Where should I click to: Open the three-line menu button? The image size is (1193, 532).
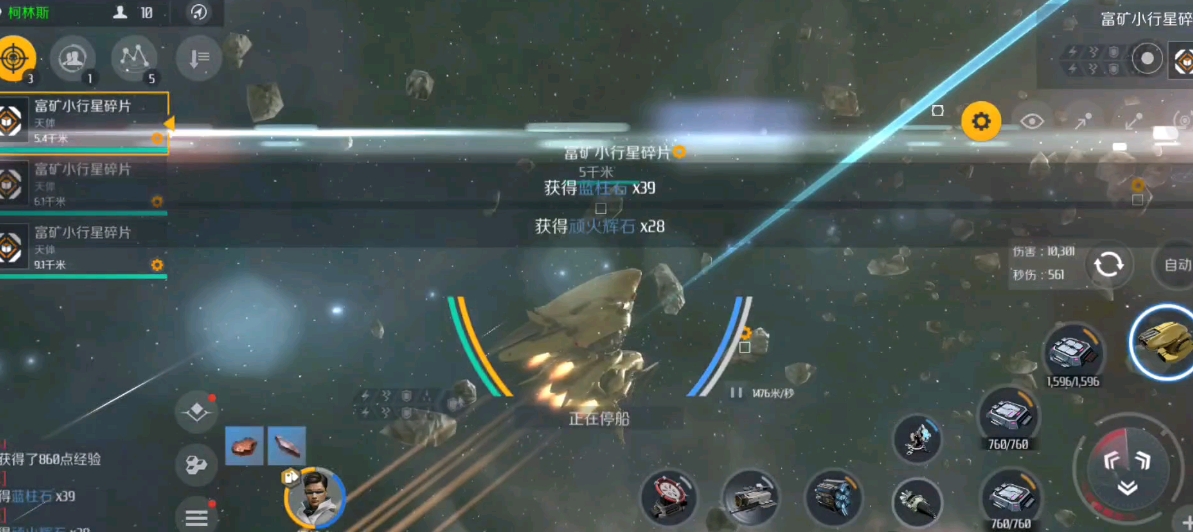tap(197, 516)
